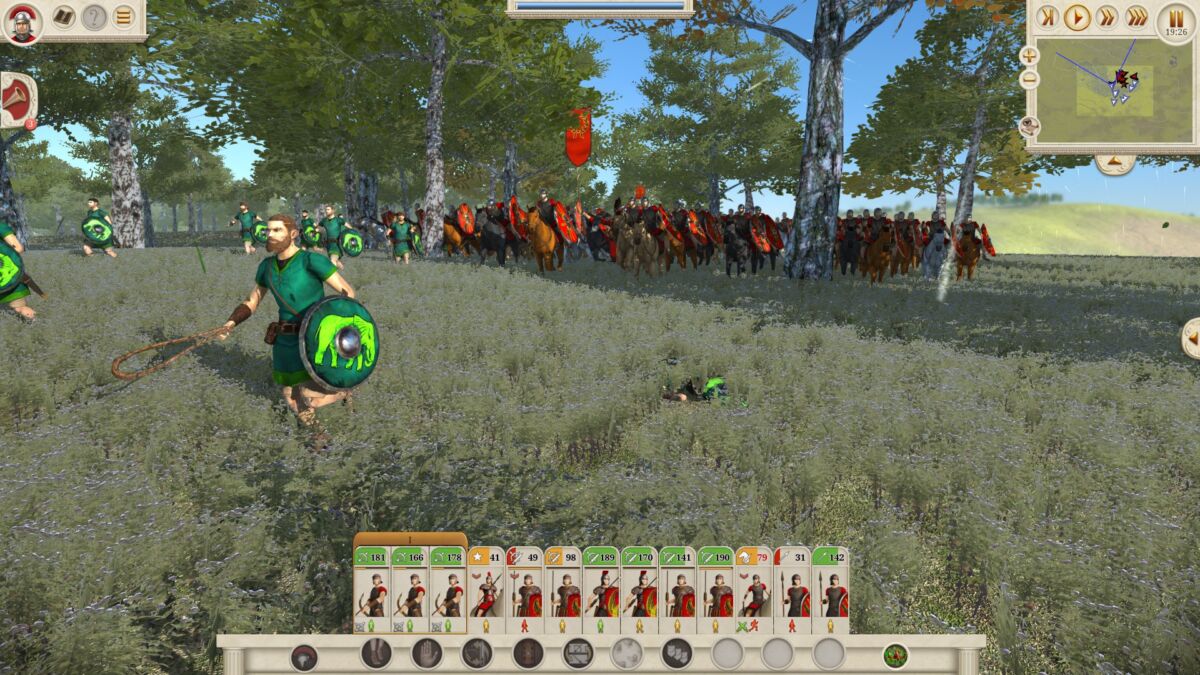Viewport: 1200px width, 675px height.
Task: Select the spearmen unit card with 31 men
Action: click(x=792, y=590)
